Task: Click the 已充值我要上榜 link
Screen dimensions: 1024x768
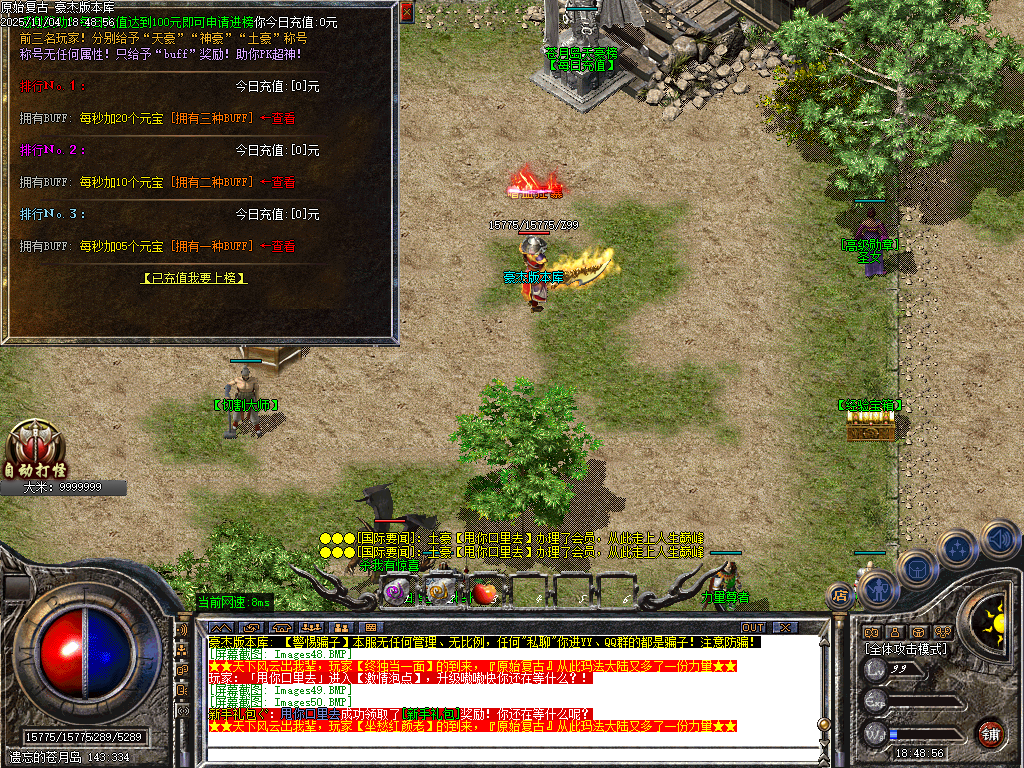Action: pos(194,278)
